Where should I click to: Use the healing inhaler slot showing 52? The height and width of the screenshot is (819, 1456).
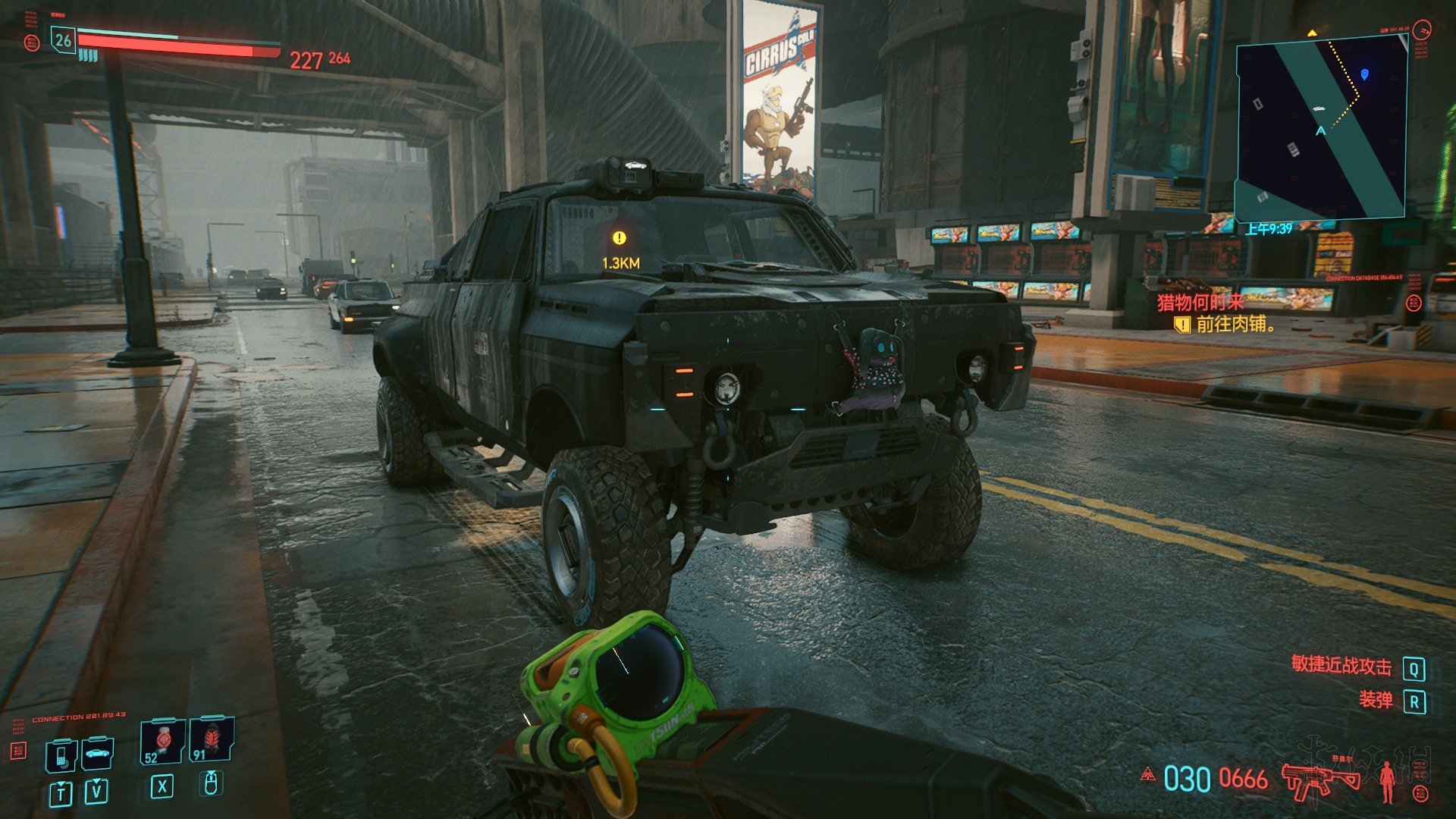tap(162, 741)
